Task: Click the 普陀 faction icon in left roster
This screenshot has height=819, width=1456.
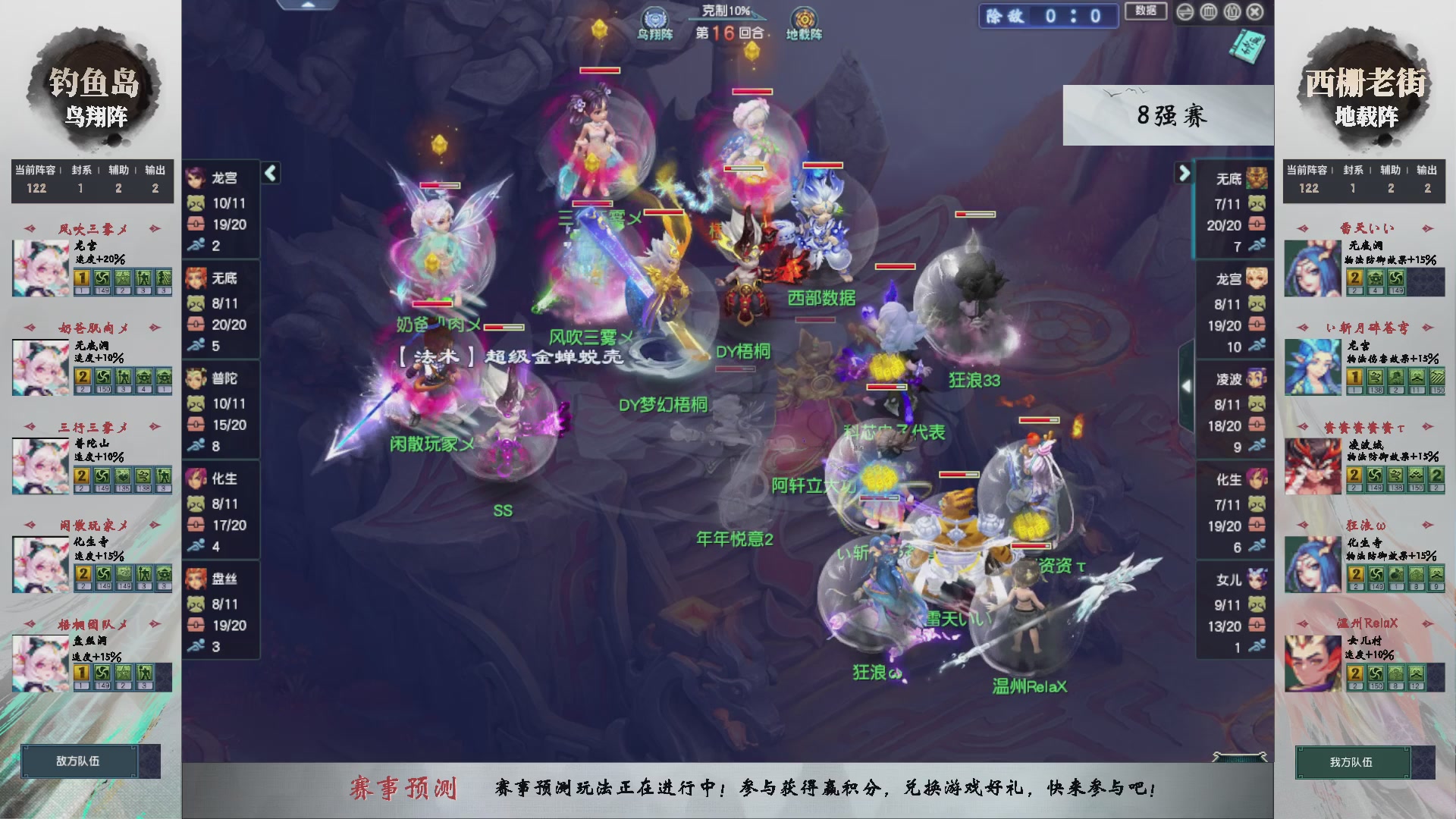Action: point(196,378)
